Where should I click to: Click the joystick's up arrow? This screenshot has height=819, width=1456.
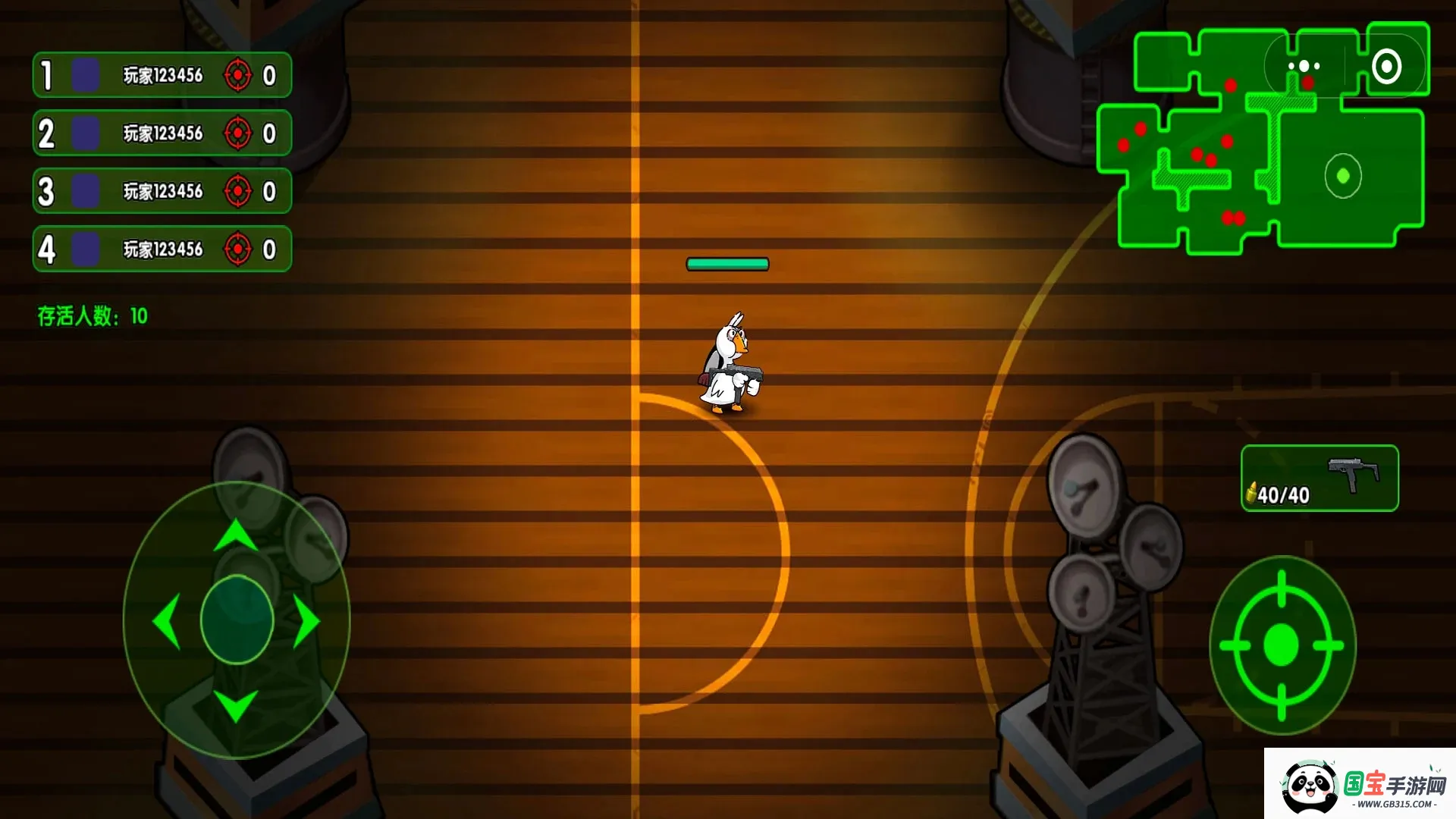[x=236, y=535]
